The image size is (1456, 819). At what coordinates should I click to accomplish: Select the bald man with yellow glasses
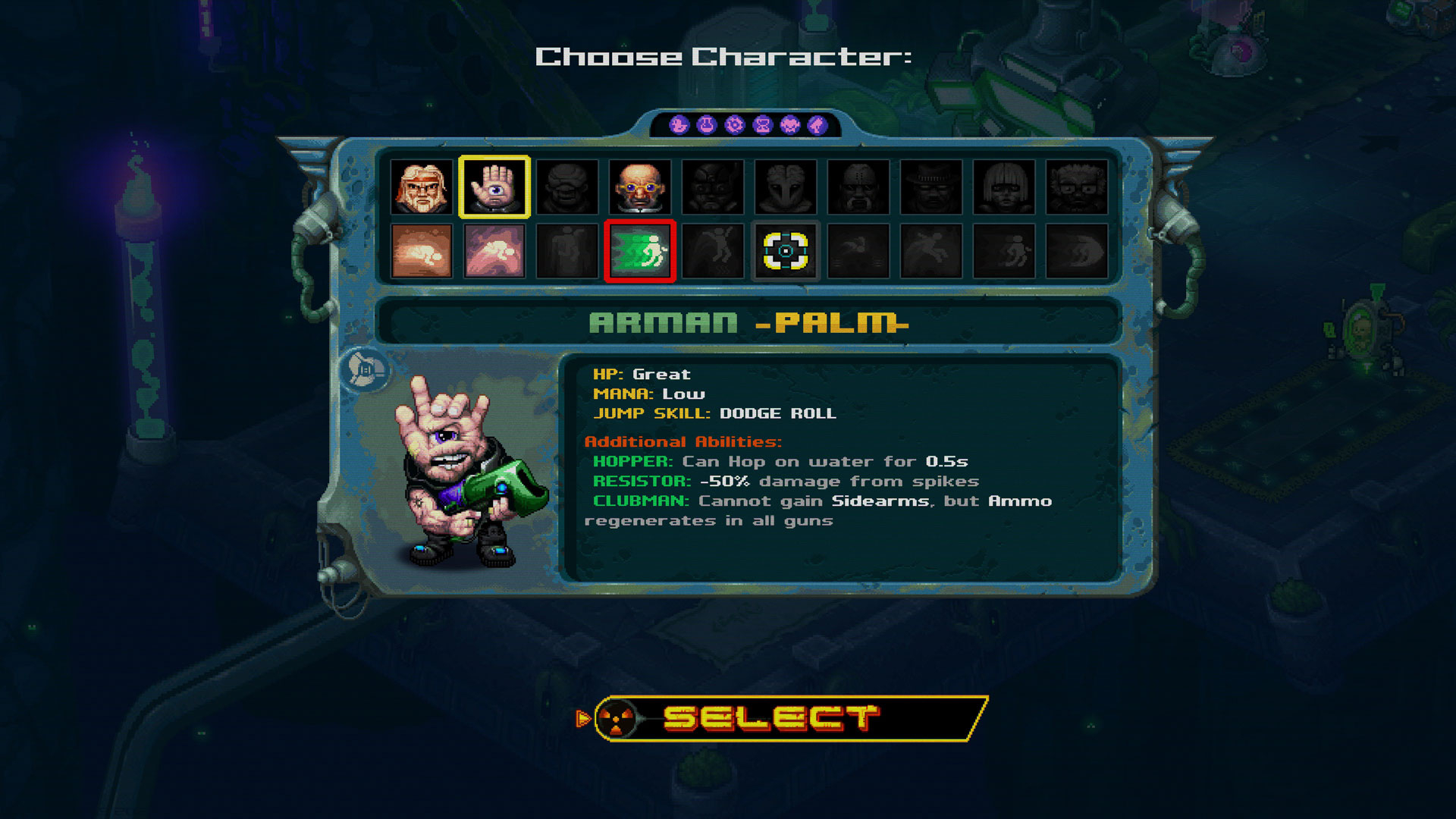pyautogui.click(x=640, y=187)
